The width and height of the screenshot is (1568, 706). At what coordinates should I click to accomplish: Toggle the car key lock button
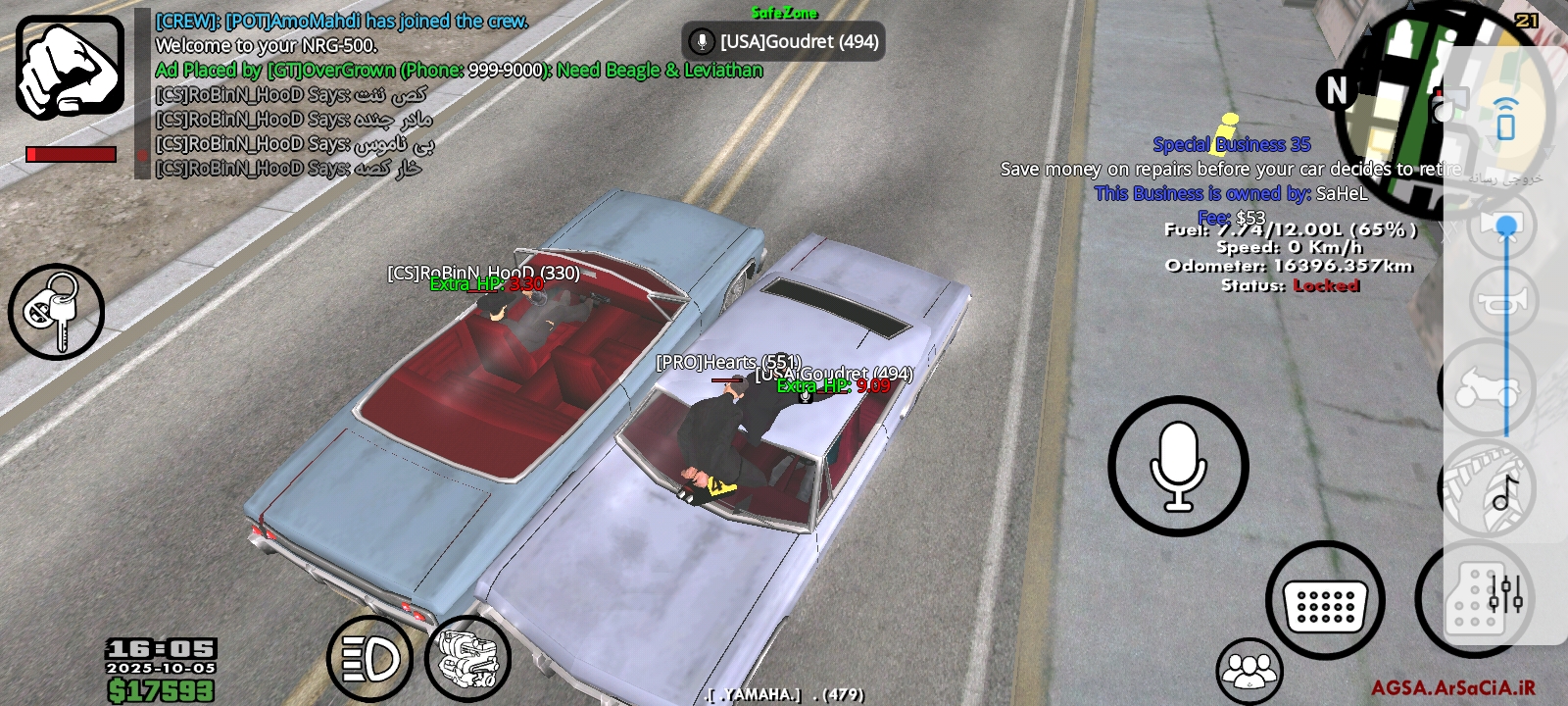56,312
